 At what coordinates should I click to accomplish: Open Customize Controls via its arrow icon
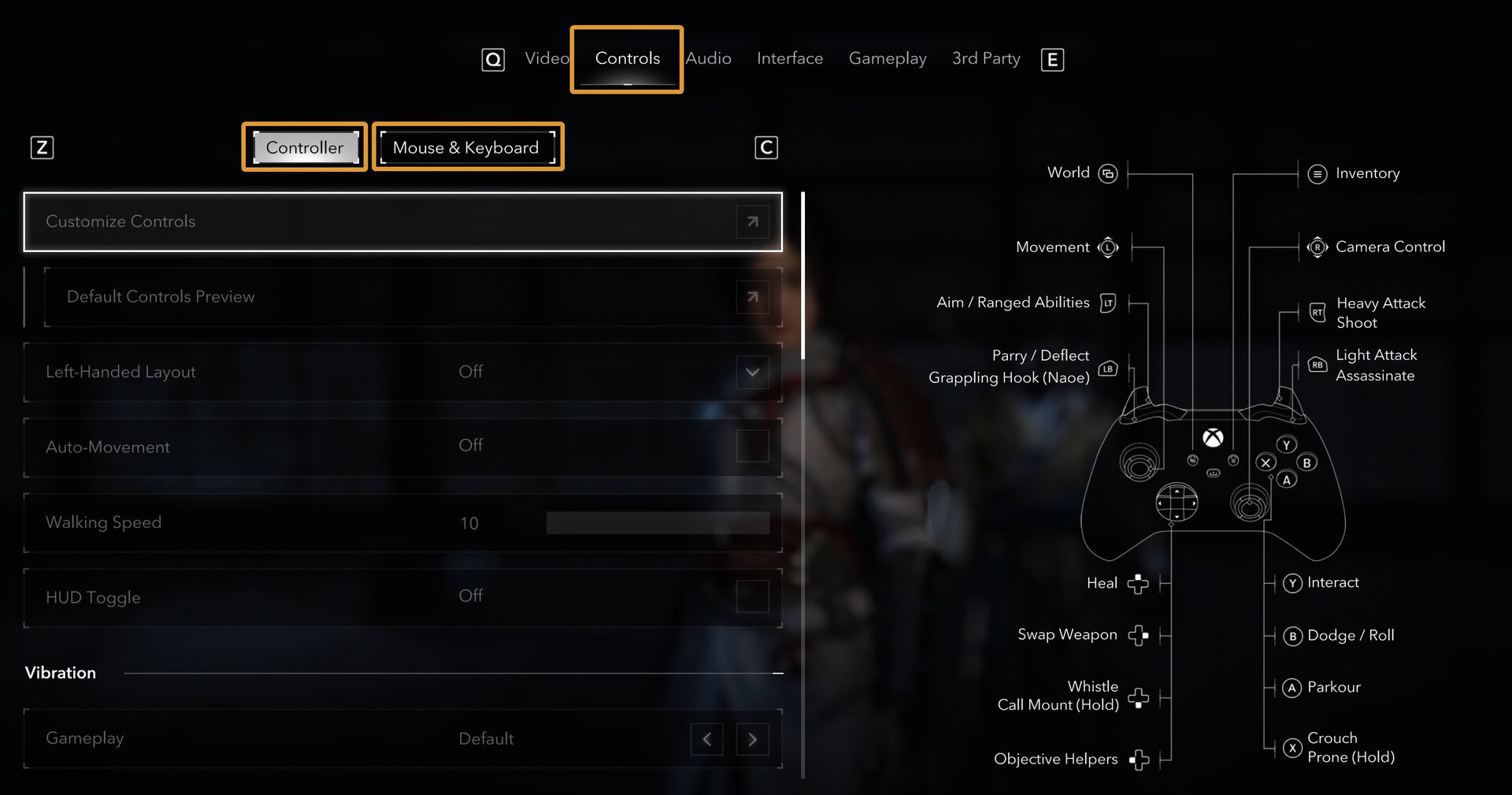pos(752,221)
